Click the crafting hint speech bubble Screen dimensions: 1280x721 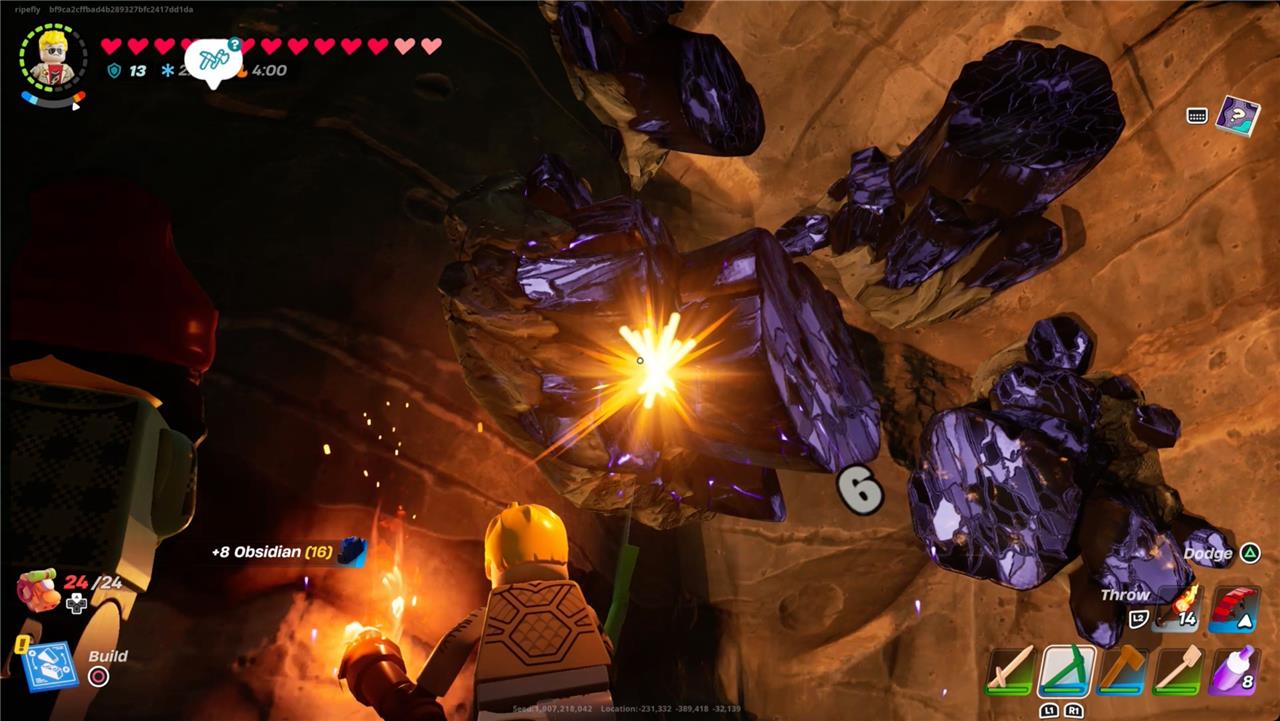click(214, 60)
